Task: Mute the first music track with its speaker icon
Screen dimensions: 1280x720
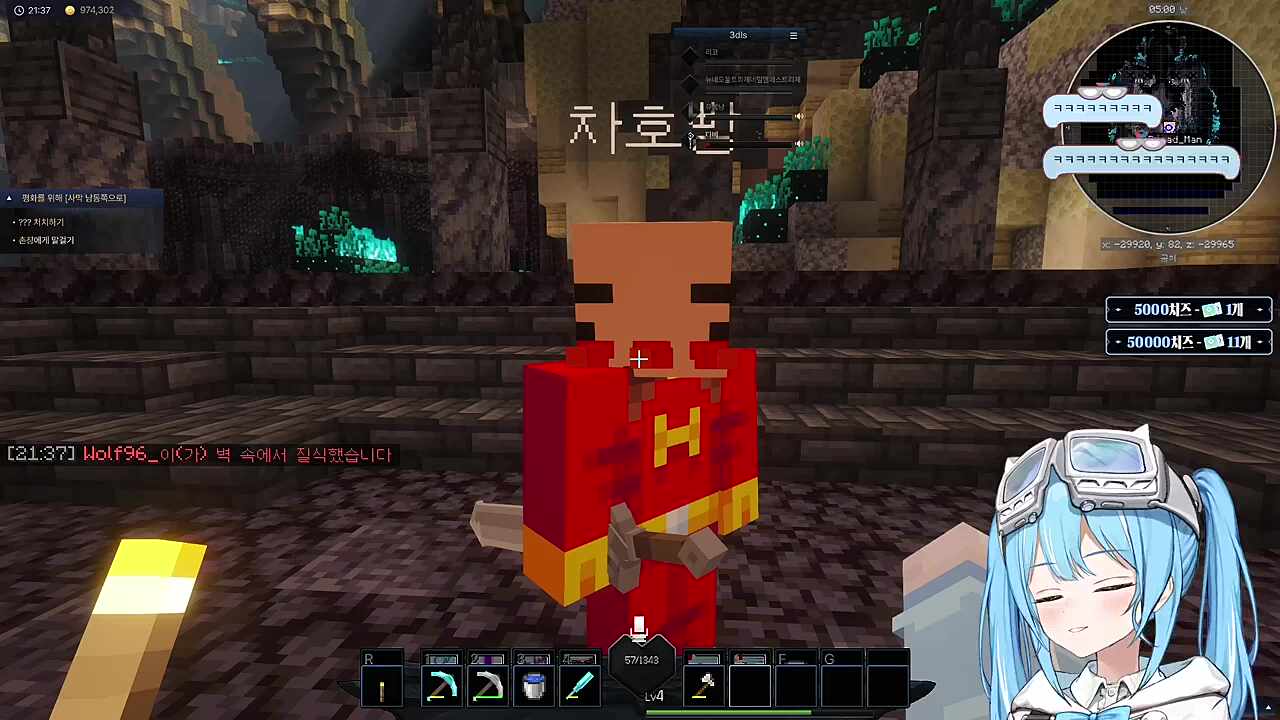Action: (x=798, y=116)
